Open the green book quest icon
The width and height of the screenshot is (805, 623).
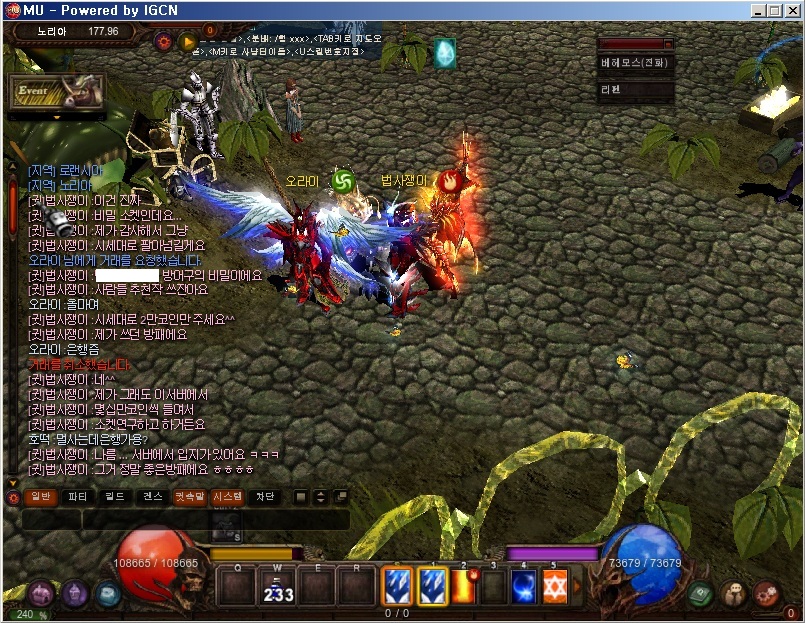click(702, 593)
